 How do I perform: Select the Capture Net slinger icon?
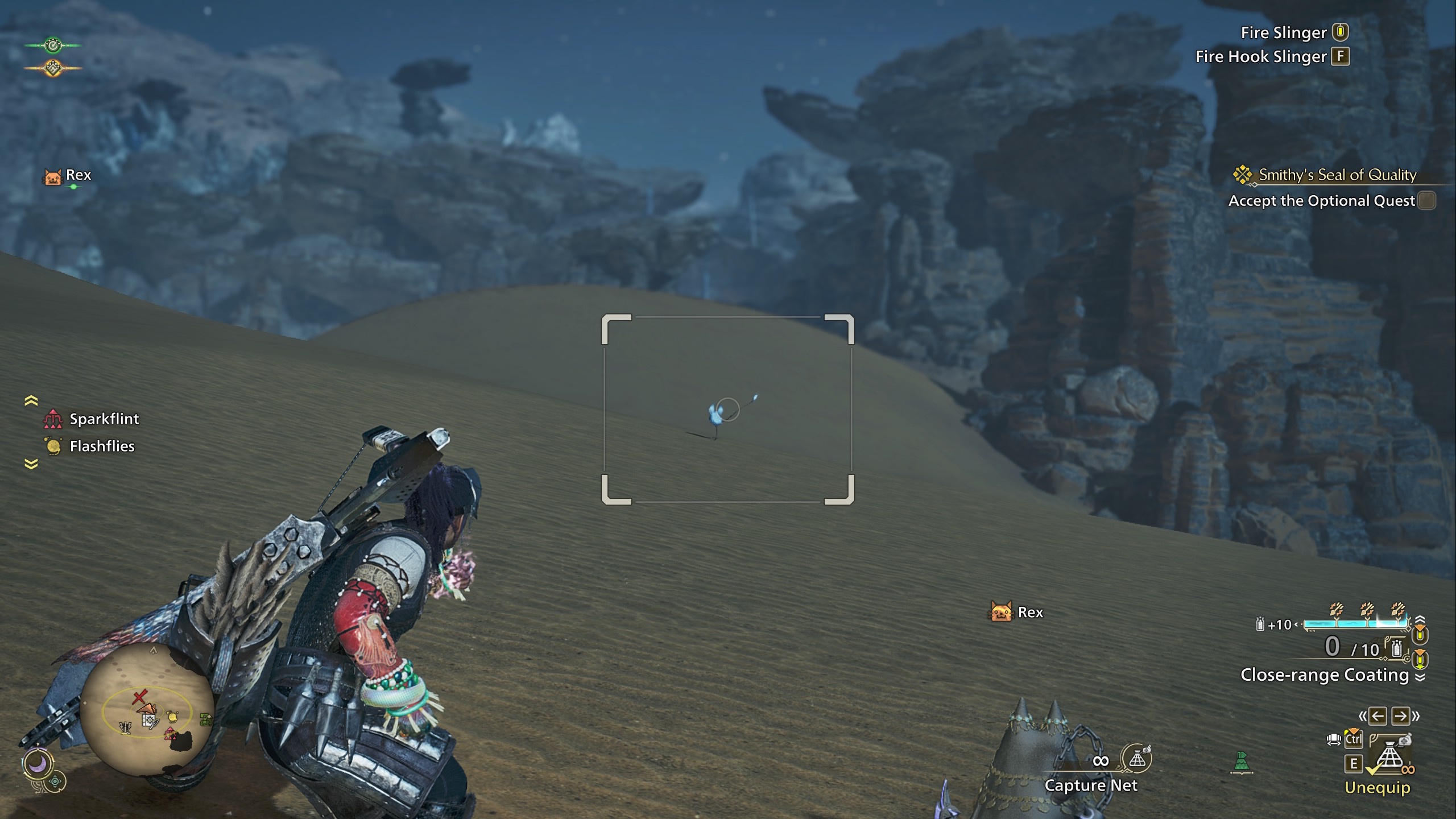coord(1137,759)
